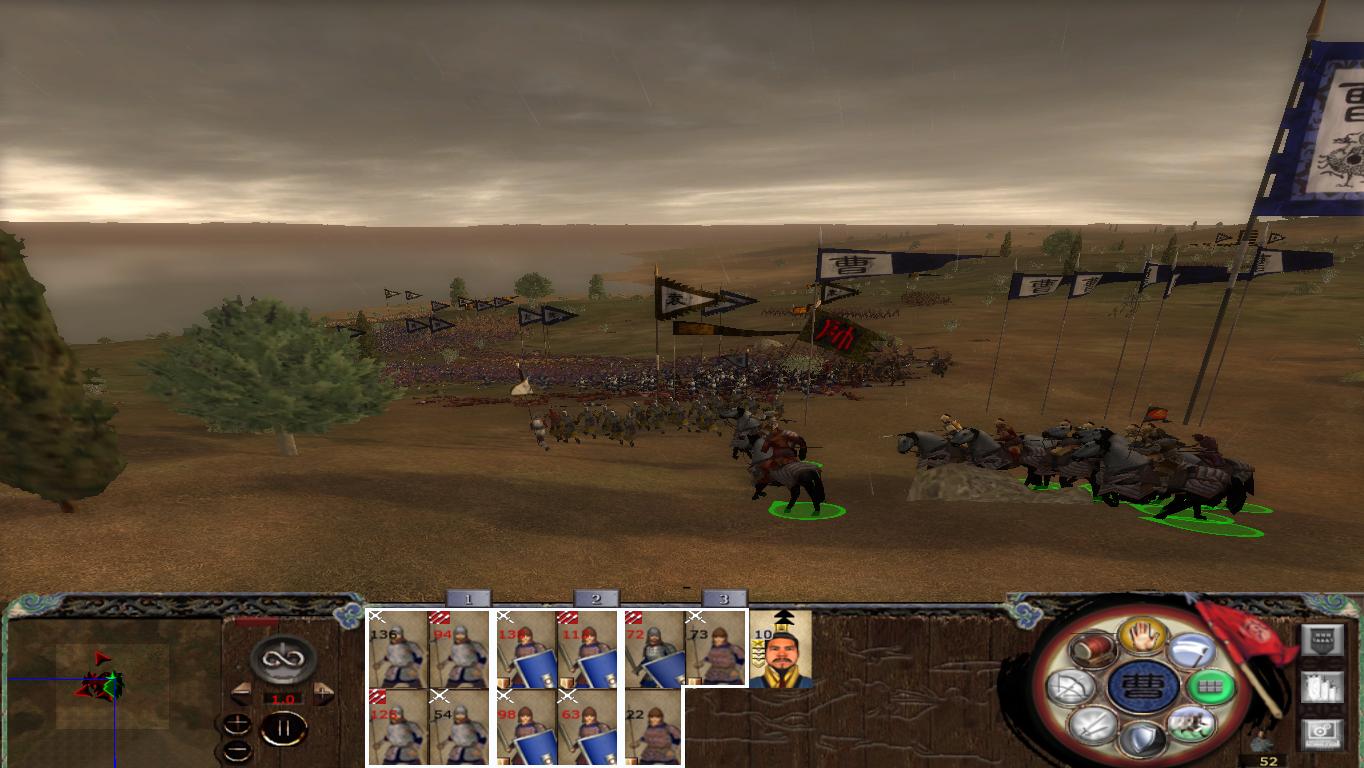
Task: Click the halberd ability icon on the command wheel
Action: tap(1193, 651)
